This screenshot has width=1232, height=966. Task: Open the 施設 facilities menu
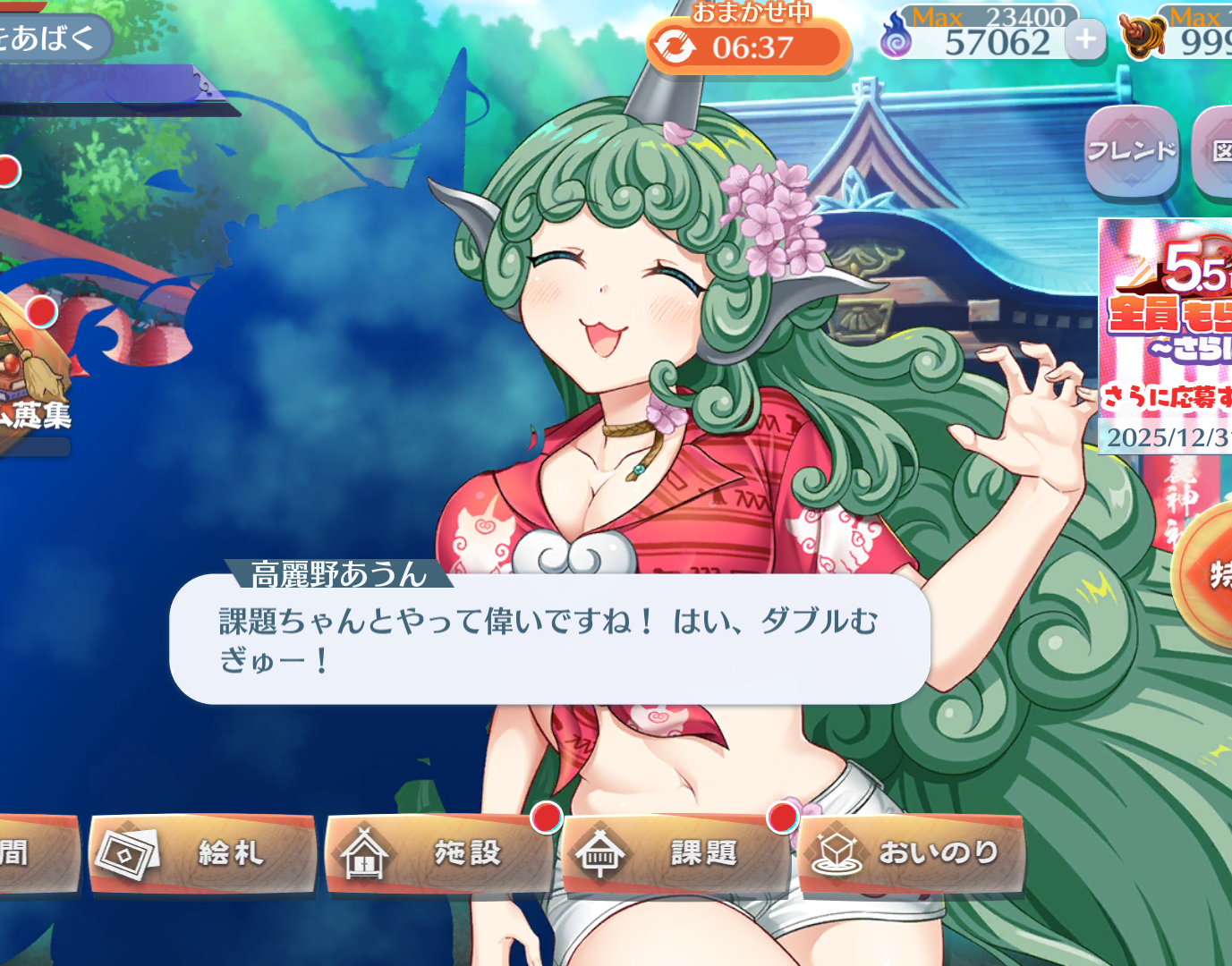438,853
